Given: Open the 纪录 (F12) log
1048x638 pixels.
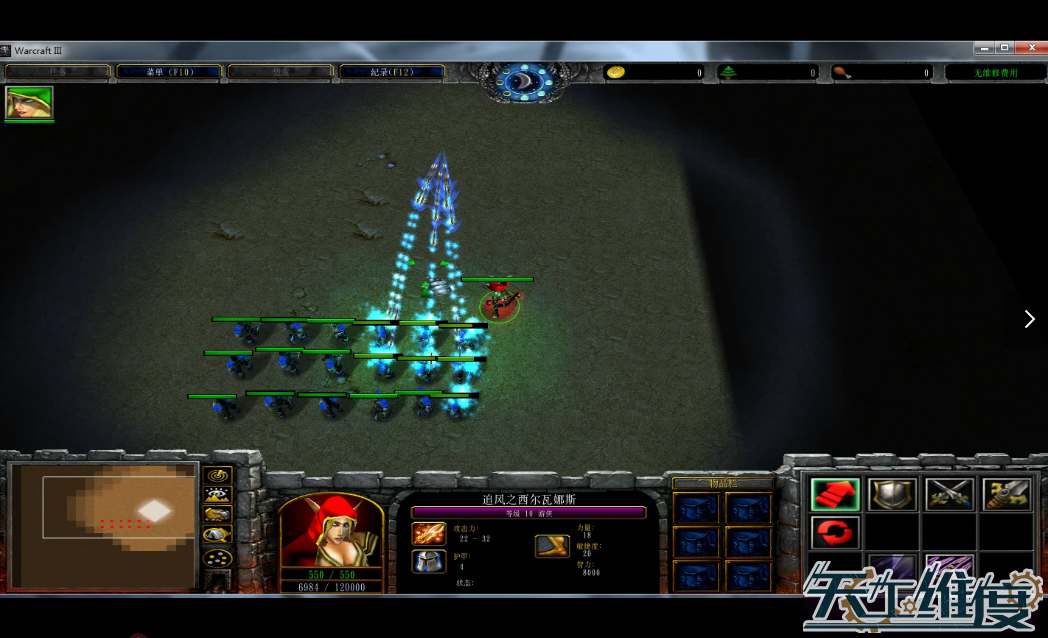Looking at the screenshot, I should [391, 72].
